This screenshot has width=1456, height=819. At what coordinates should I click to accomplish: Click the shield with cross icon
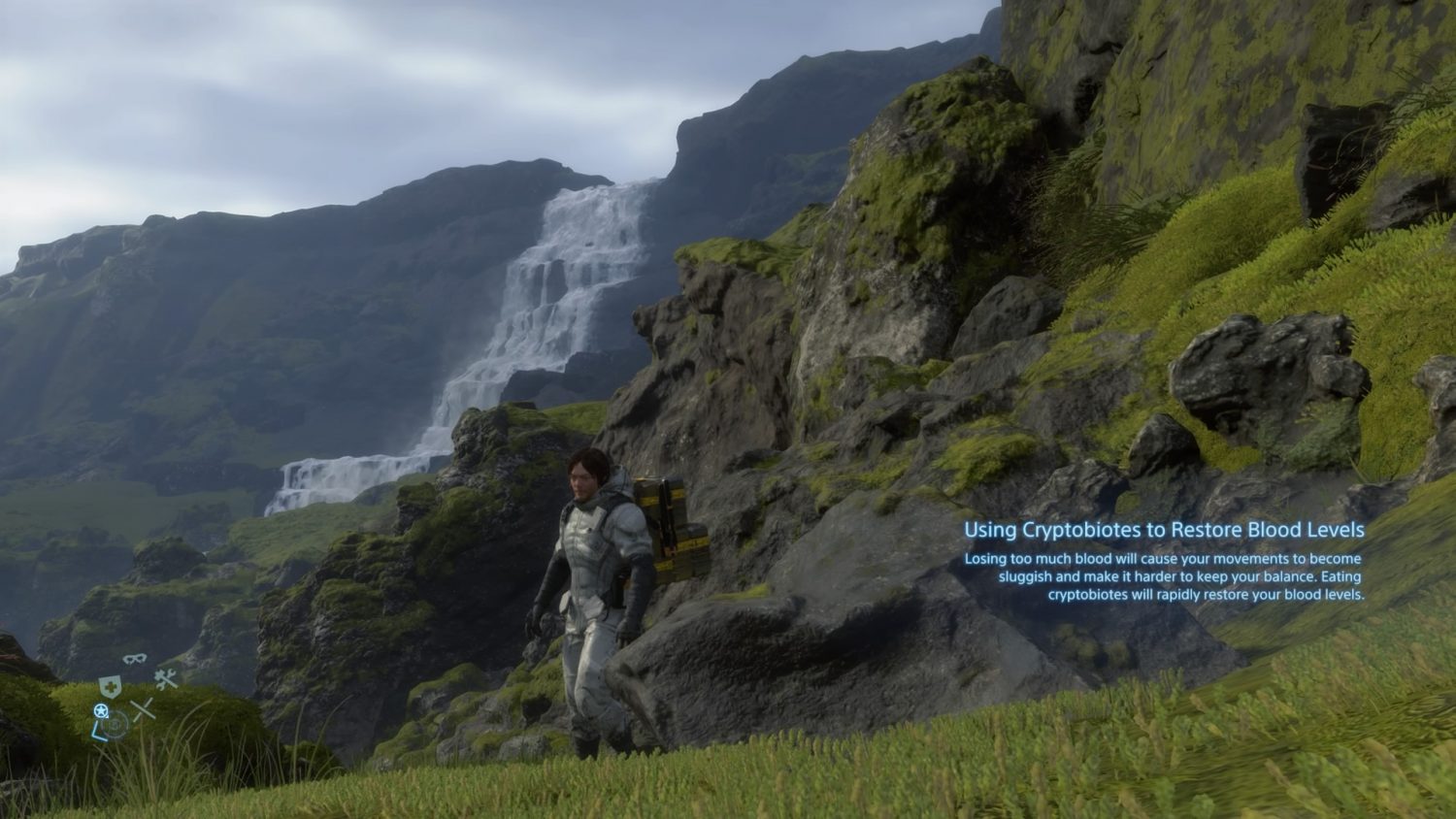[110, 685]
